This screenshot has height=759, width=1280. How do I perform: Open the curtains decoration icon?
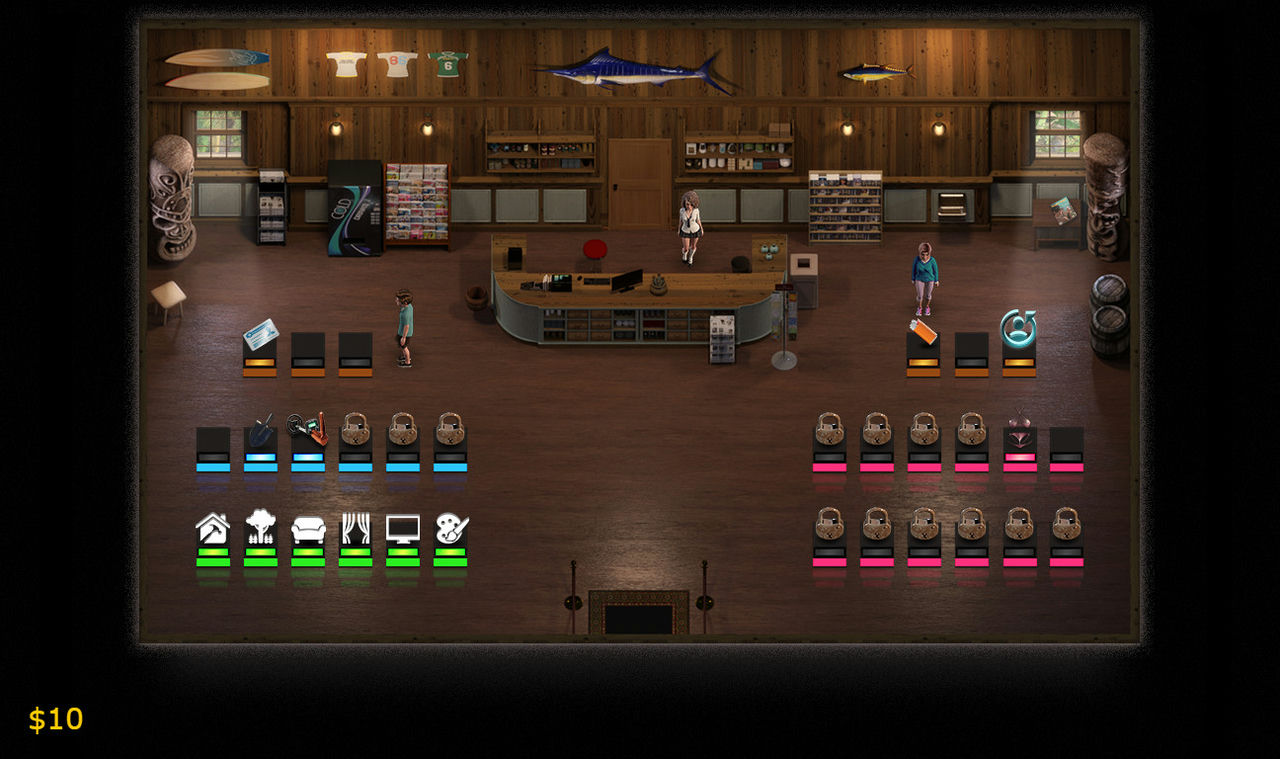coord(355,528)
